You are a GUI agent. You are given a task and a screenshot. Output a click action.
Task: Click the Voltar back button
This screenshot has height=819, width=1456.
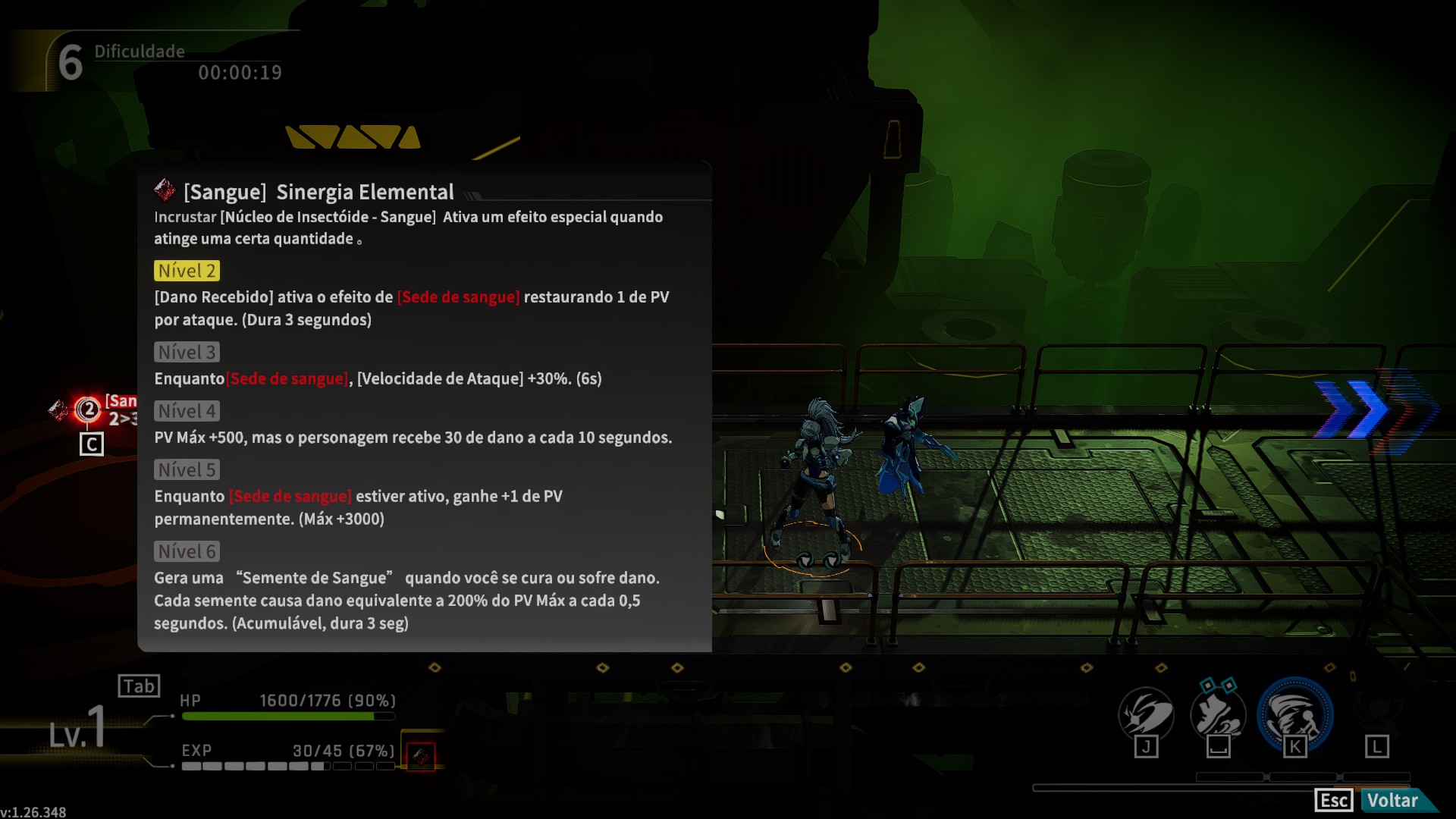pos(1392,801)
